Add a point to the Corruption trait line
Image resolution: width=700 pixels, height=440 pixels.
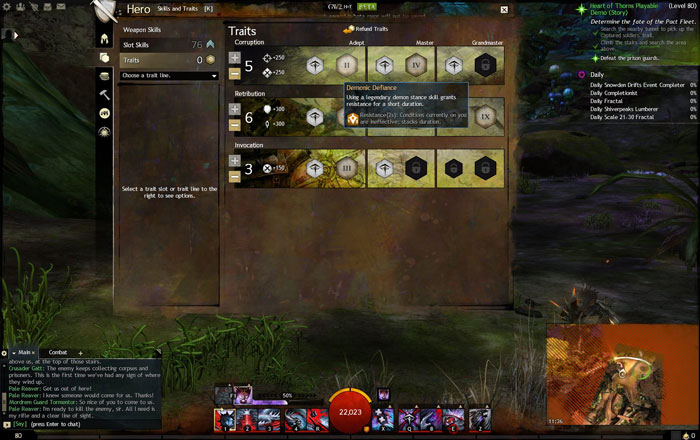[x=235, y=58]
